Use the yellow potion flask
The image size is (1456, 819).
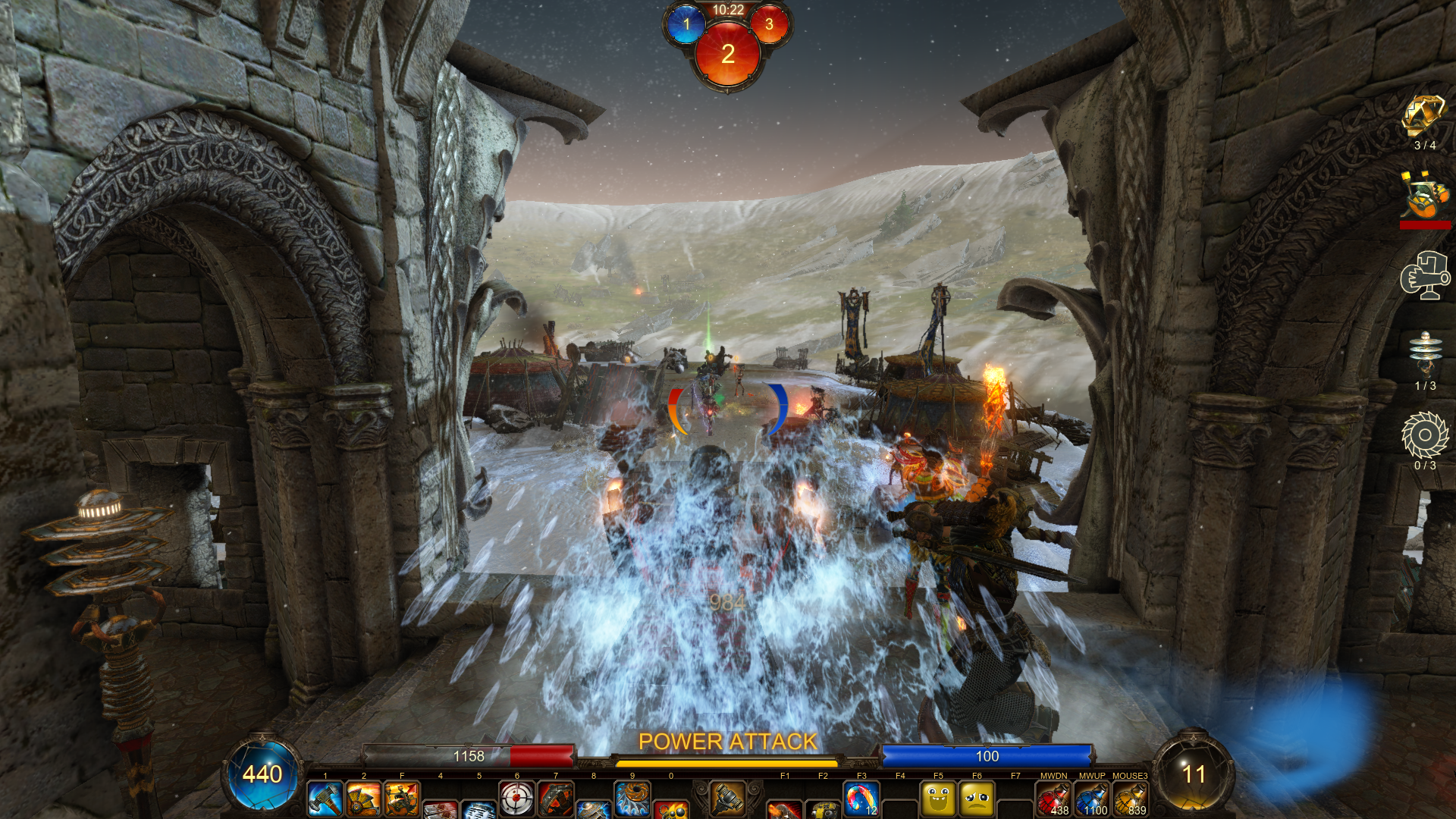[x=1130, y=799]
